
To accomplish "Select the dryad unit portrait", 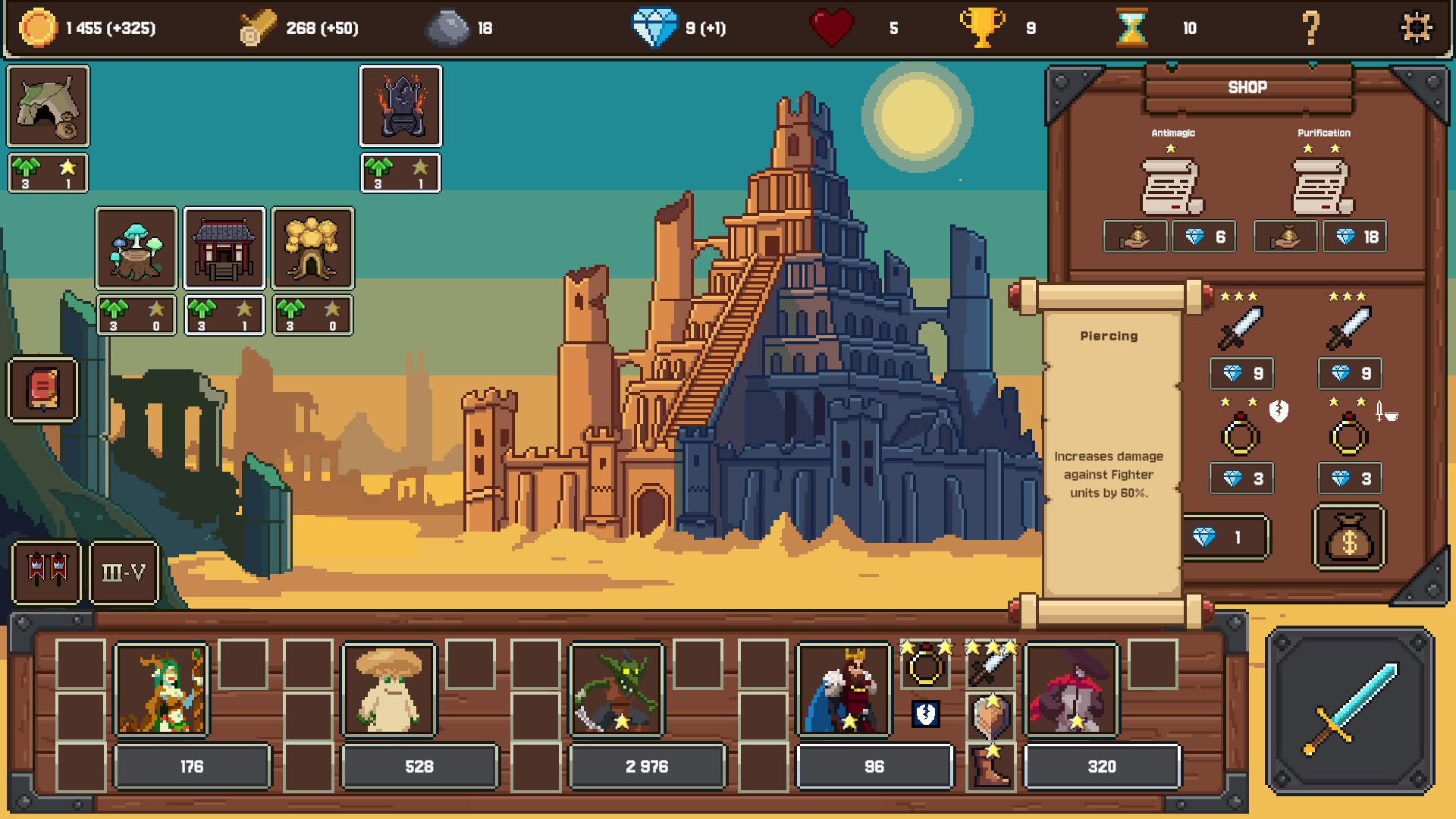I will (162, 689).
